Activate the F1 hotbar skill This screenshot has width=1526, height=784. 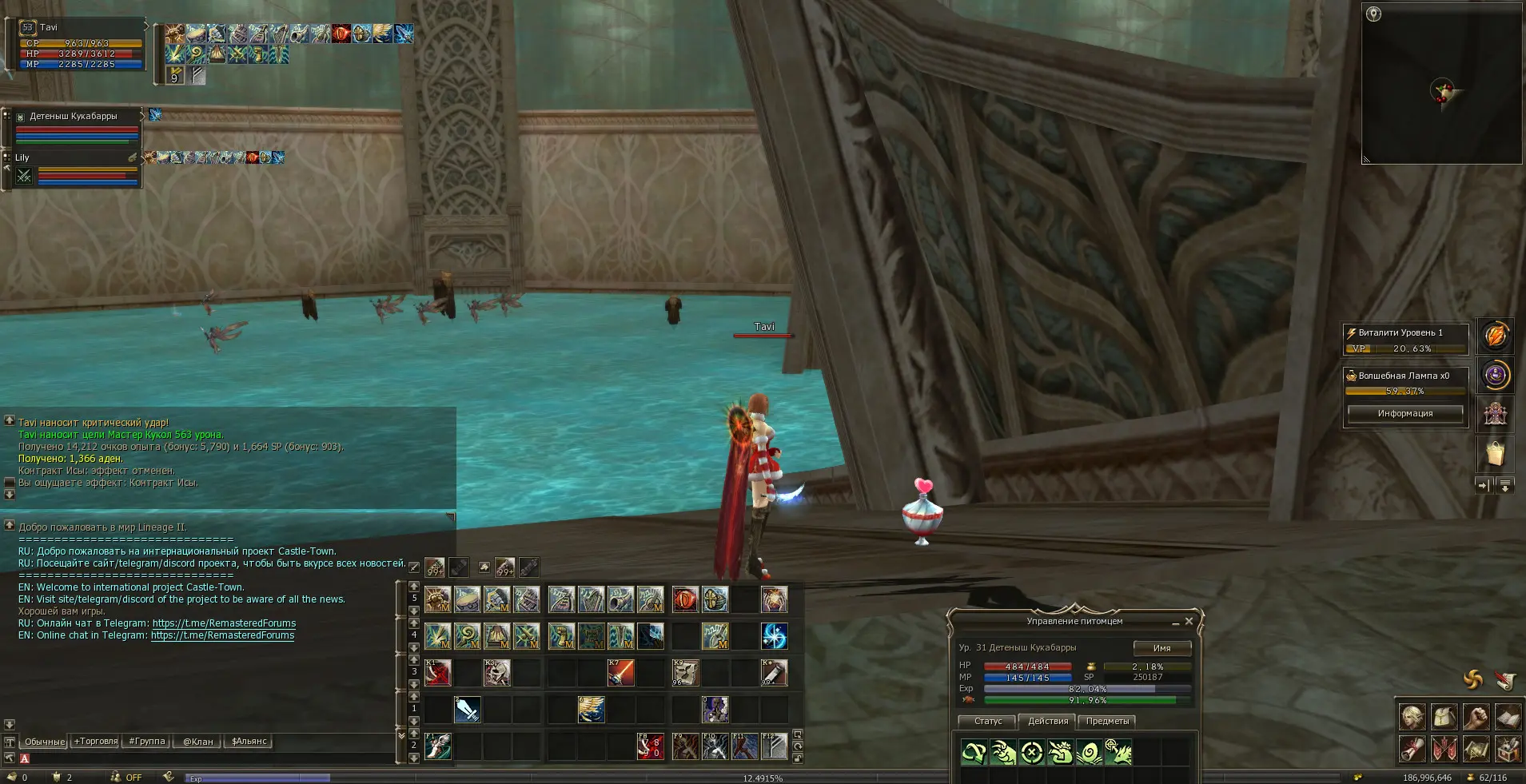pyautogui.click(x=438, y=746)
